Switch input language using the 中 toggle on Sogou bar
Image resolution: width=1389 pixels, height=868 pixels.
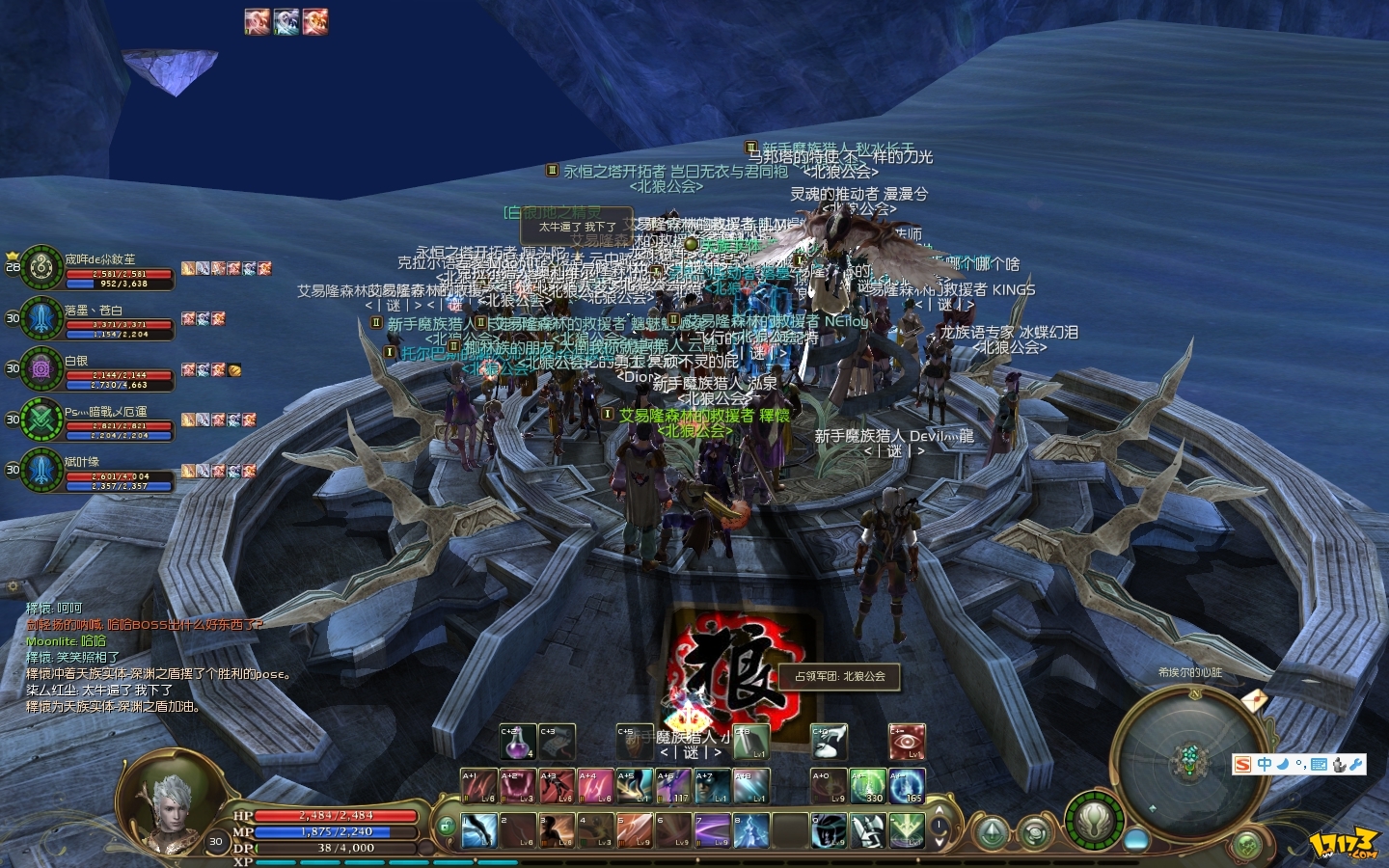click(x=1265, y=764)
